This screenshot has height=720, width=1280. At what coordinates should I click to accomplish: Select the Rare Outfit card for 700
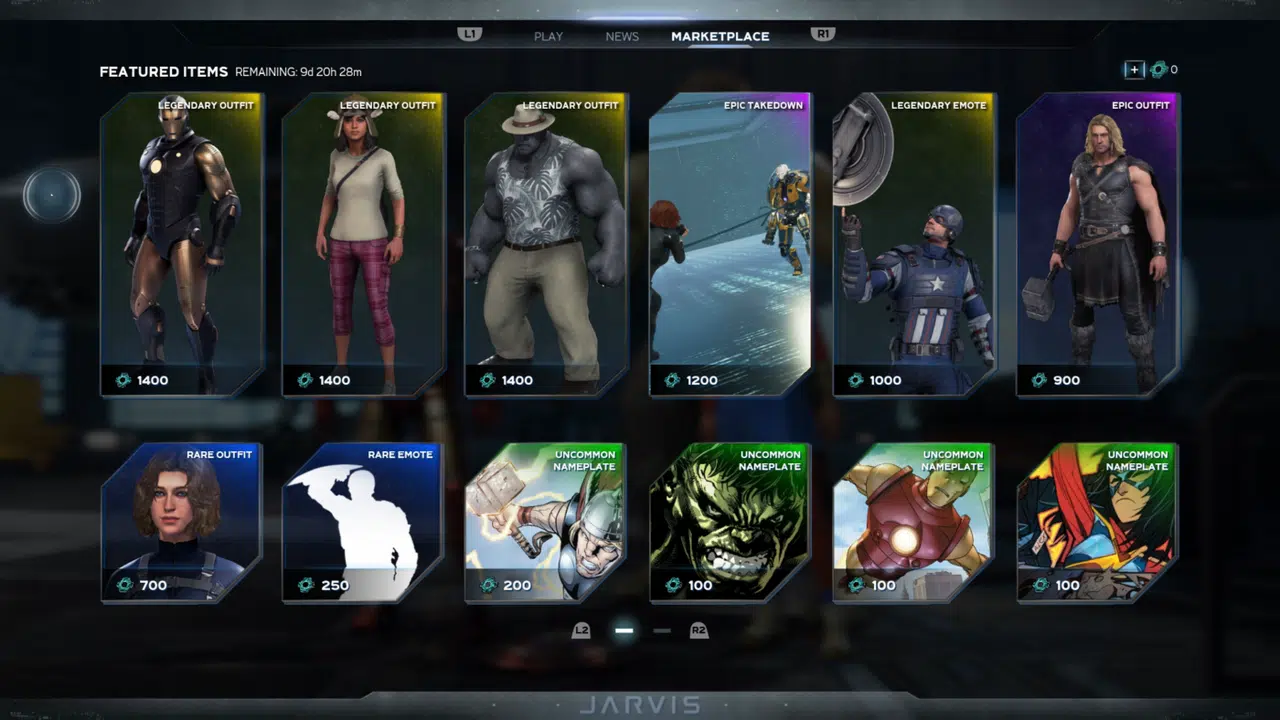(181, 522)
